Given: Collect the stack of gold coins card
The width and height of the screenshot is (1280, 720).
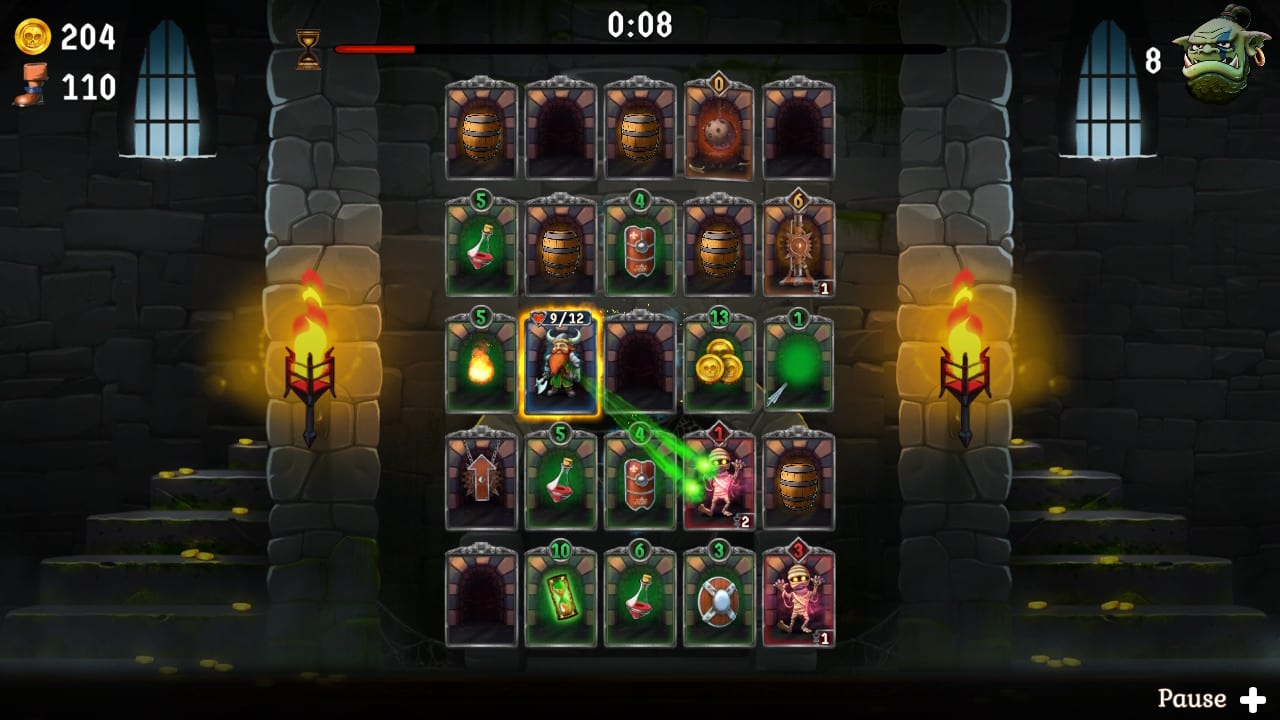Looking at the screenshot, I should click(x=719, y=363).
